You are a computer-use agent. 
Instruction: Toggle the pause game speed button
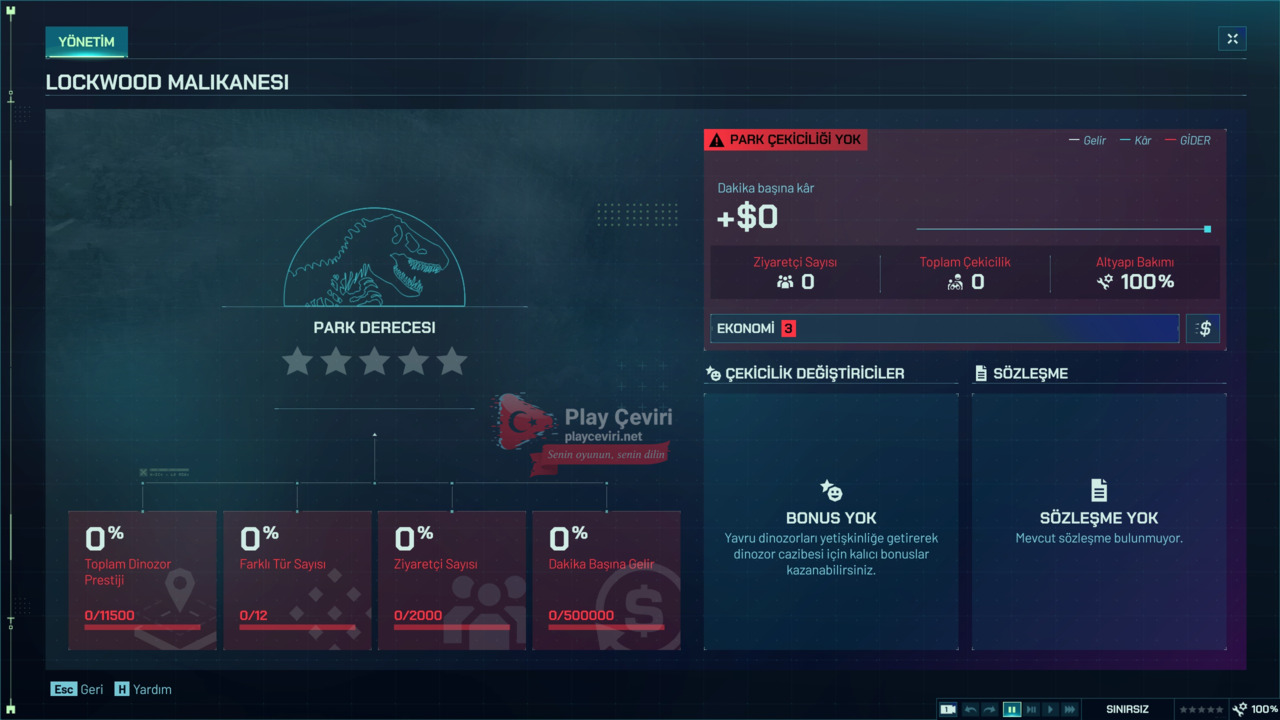[x=1012, y=709]
